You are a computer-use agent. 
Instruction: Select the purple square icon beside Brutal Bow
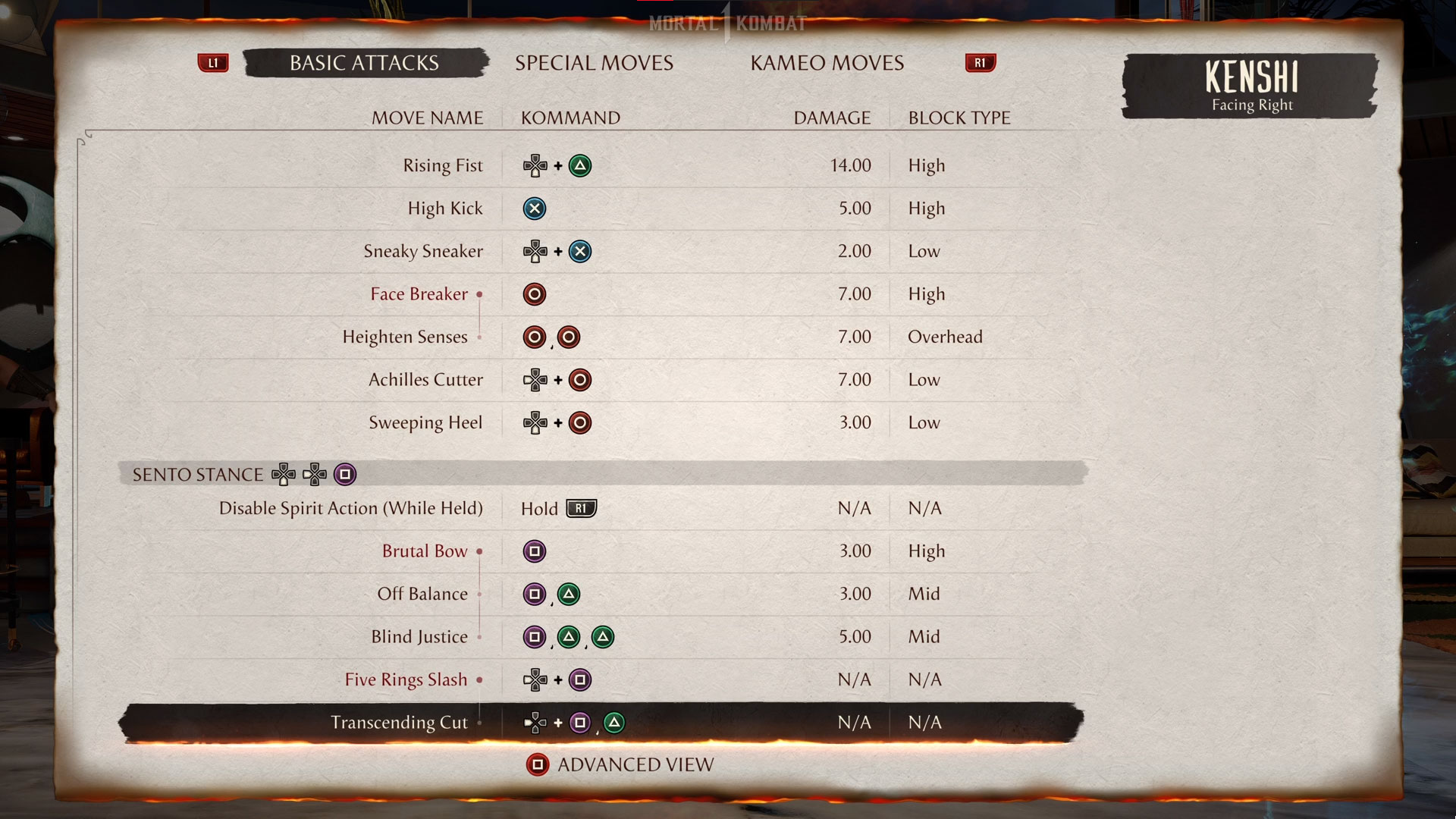535,551
